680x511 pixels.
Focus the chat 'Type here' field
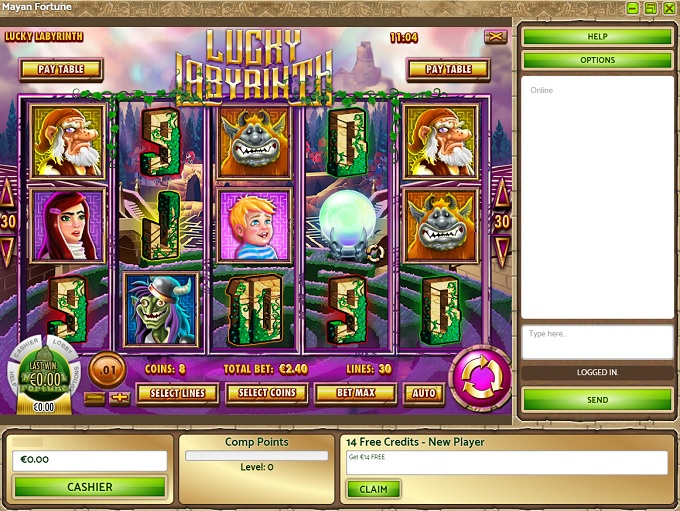point(597,341)
